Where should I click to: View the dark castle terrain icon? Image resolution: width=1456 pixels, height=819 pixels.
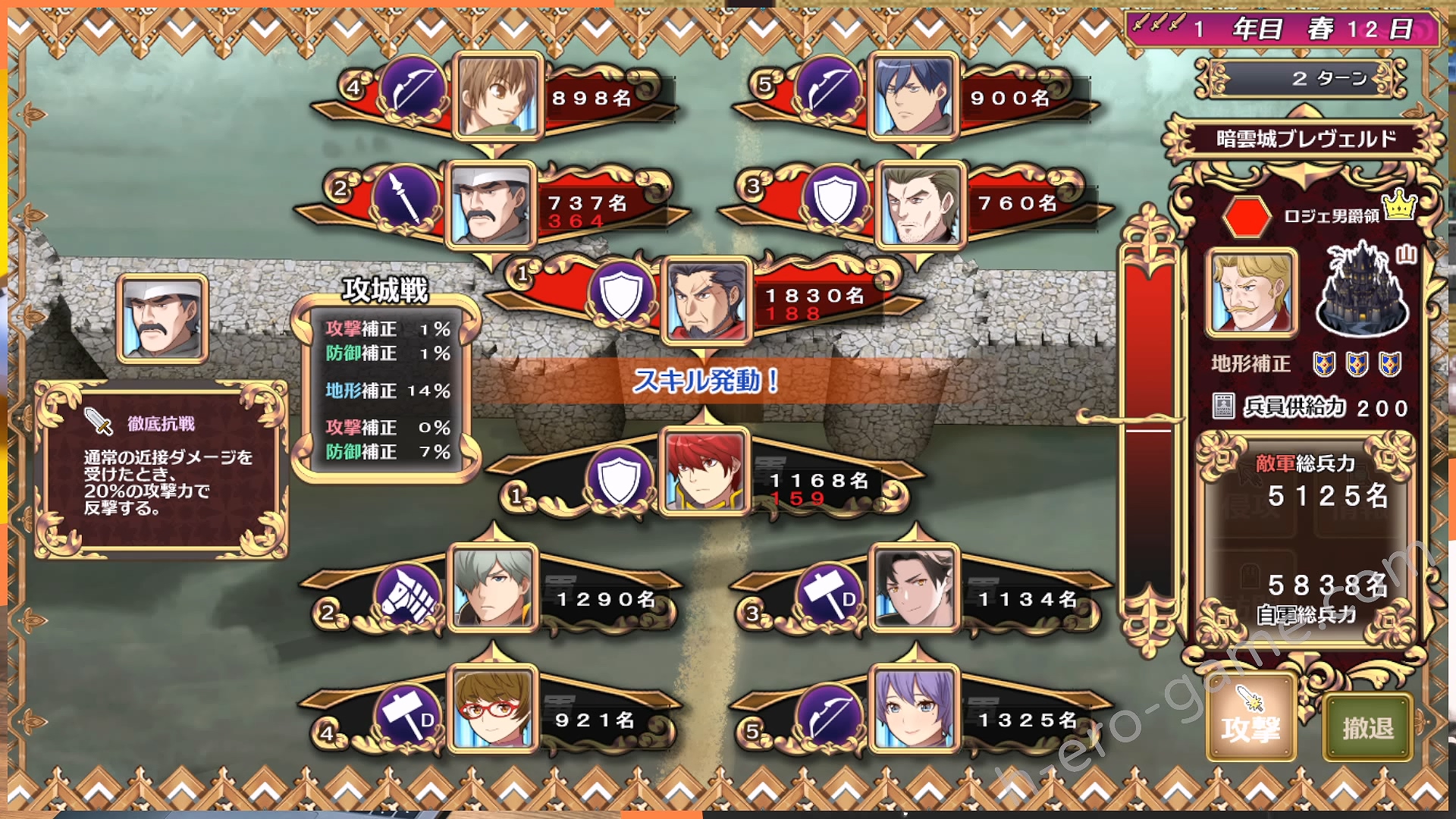tap(1363, 292)
